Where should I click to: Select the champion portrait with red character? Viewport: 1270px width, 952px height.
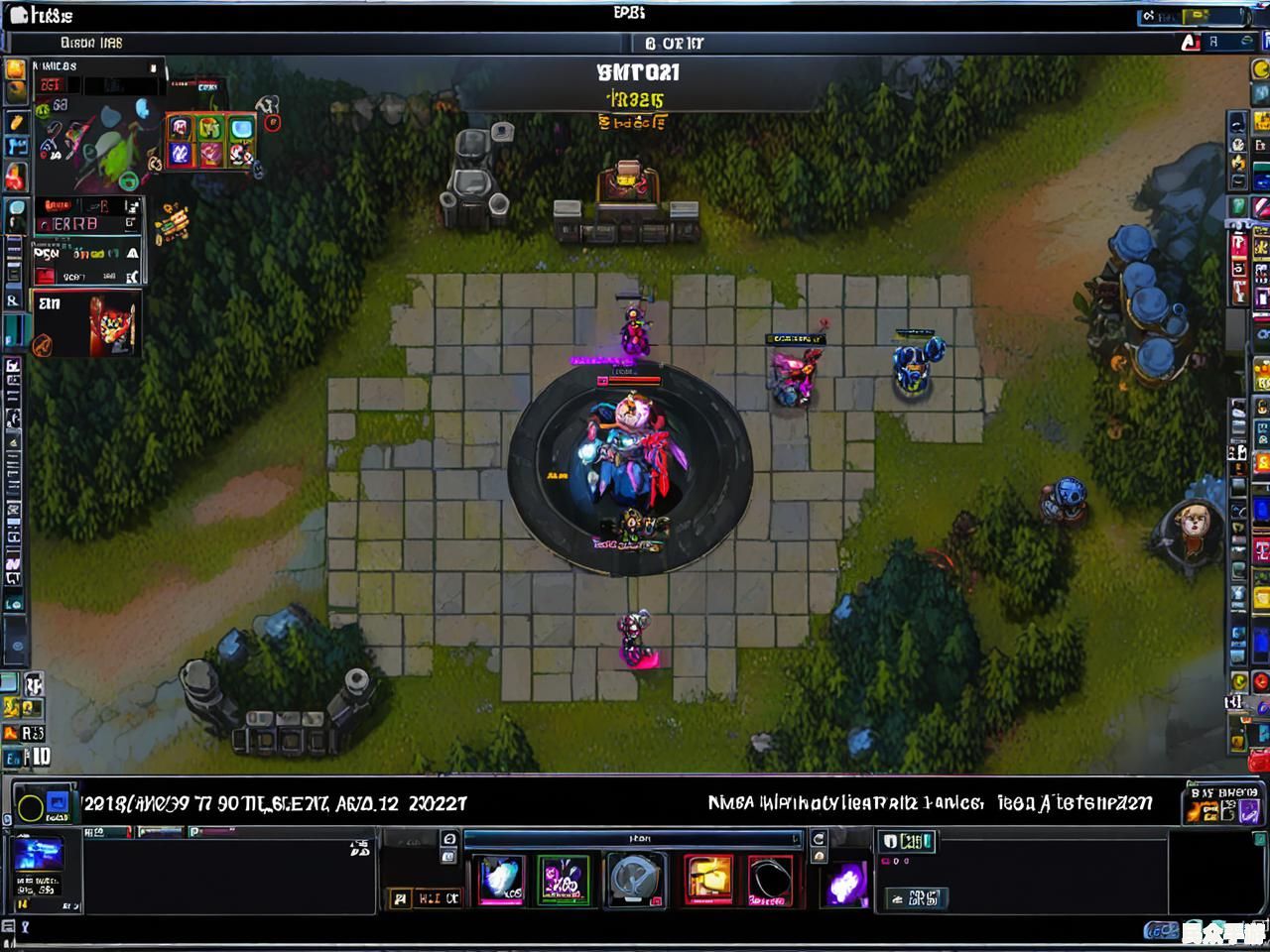point(111,323)
